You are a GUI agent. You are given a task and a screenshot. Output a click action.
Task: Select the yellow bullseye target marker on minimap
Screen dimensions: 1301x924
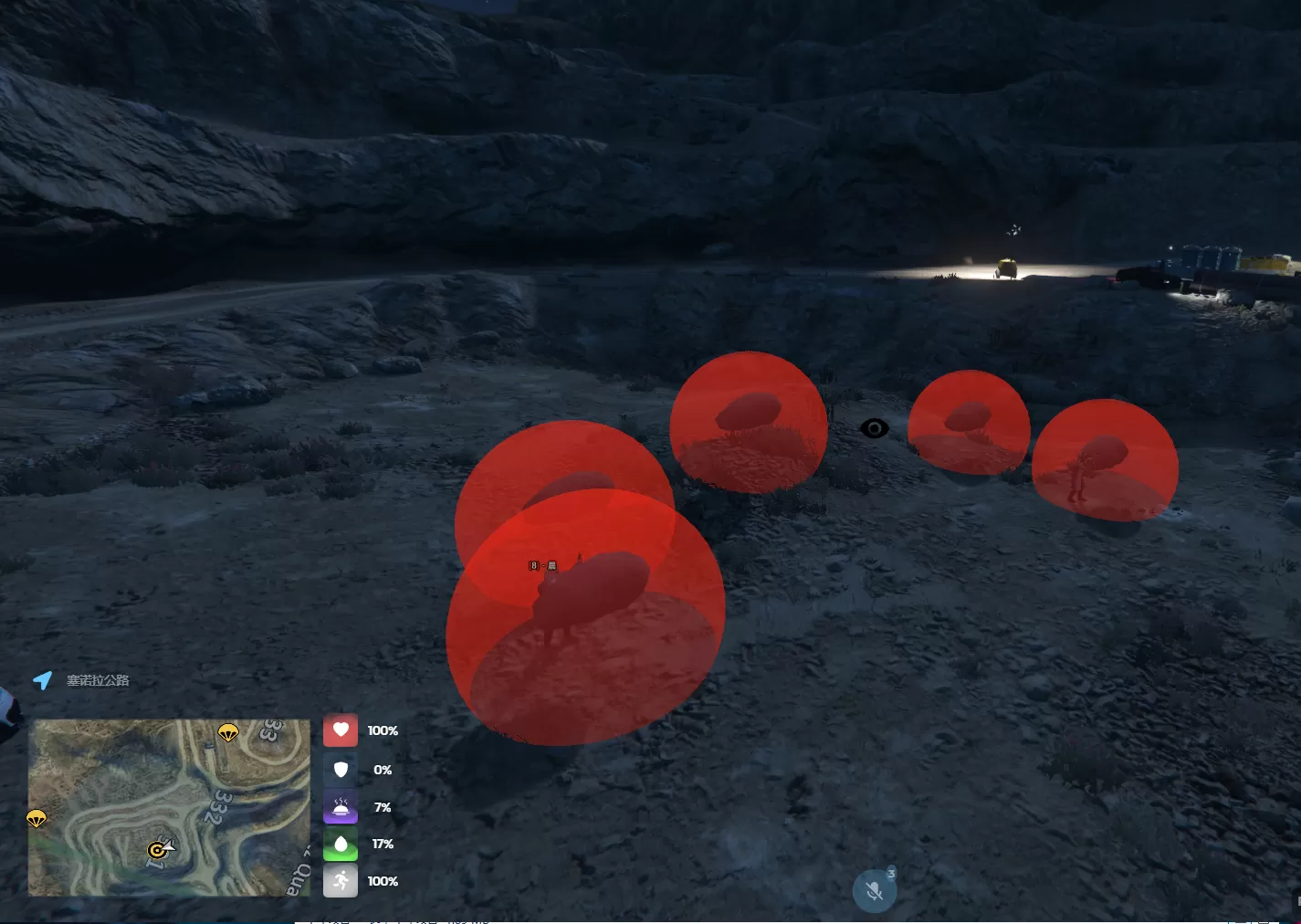[157, 851]
